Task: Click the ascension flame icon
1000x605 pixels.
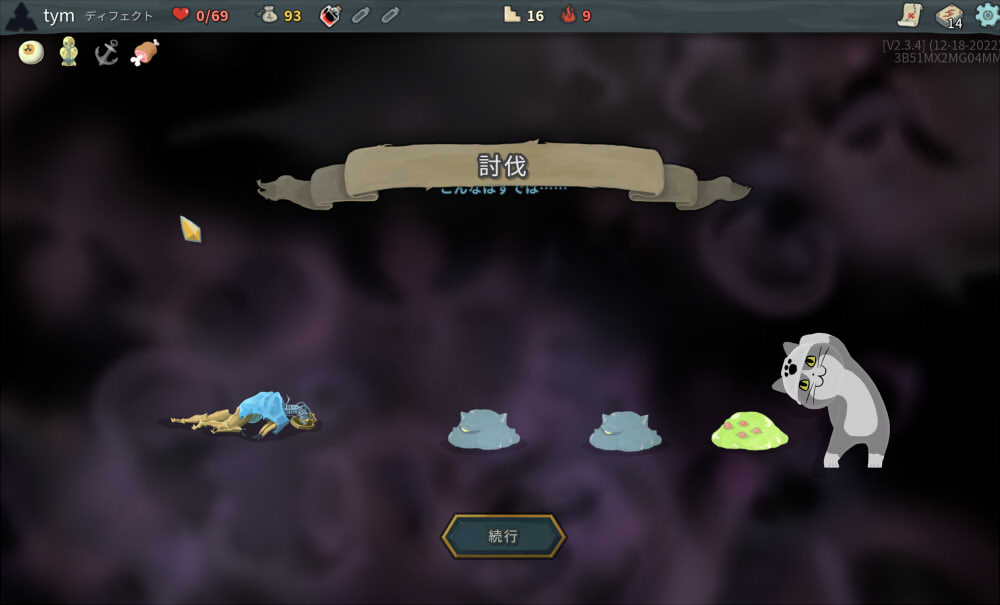Action: pyautogui.click(x=569, y=15)
